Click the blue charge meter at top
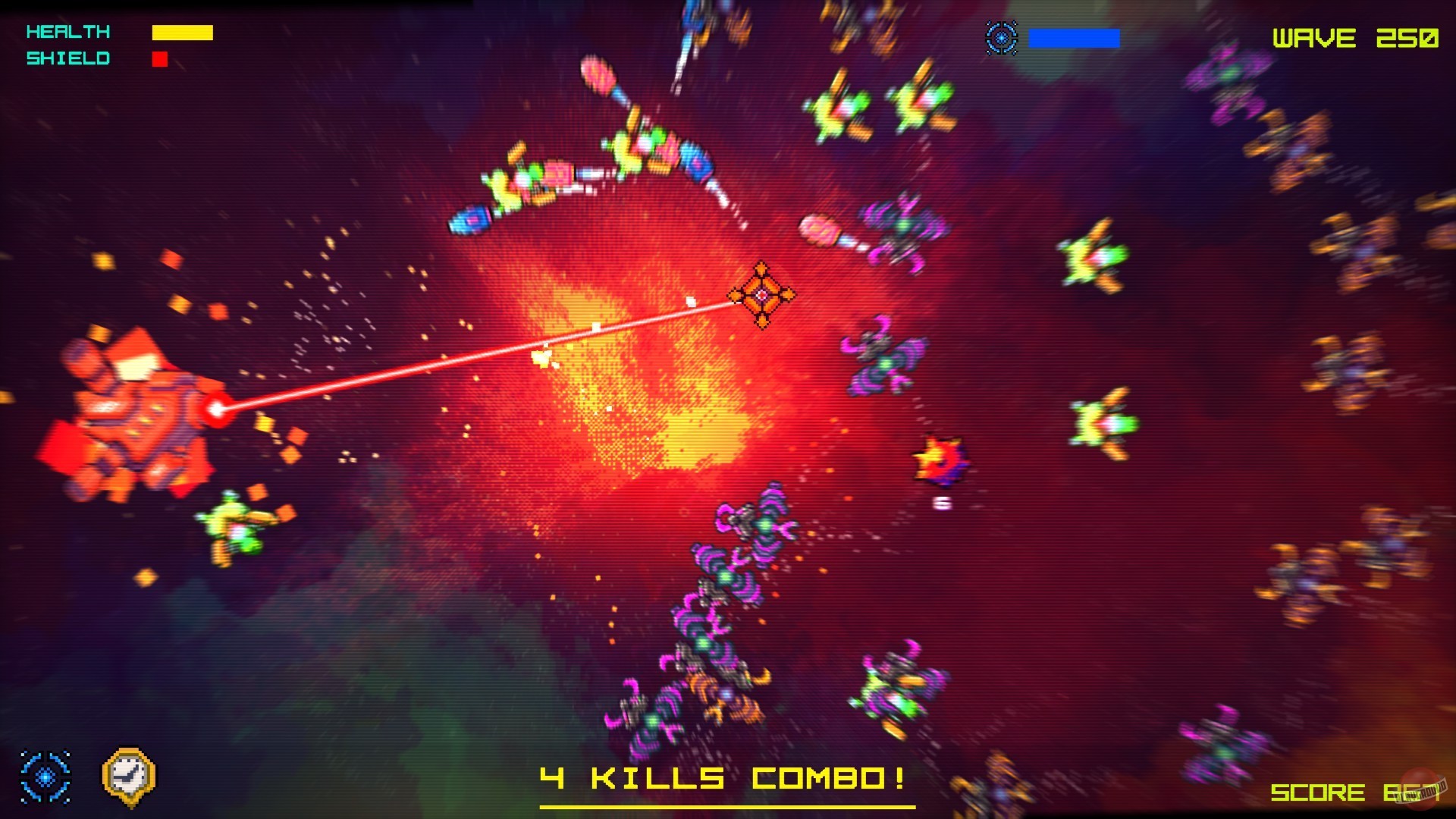This screenshot has height=819, width=1456. coord(1073,36)
